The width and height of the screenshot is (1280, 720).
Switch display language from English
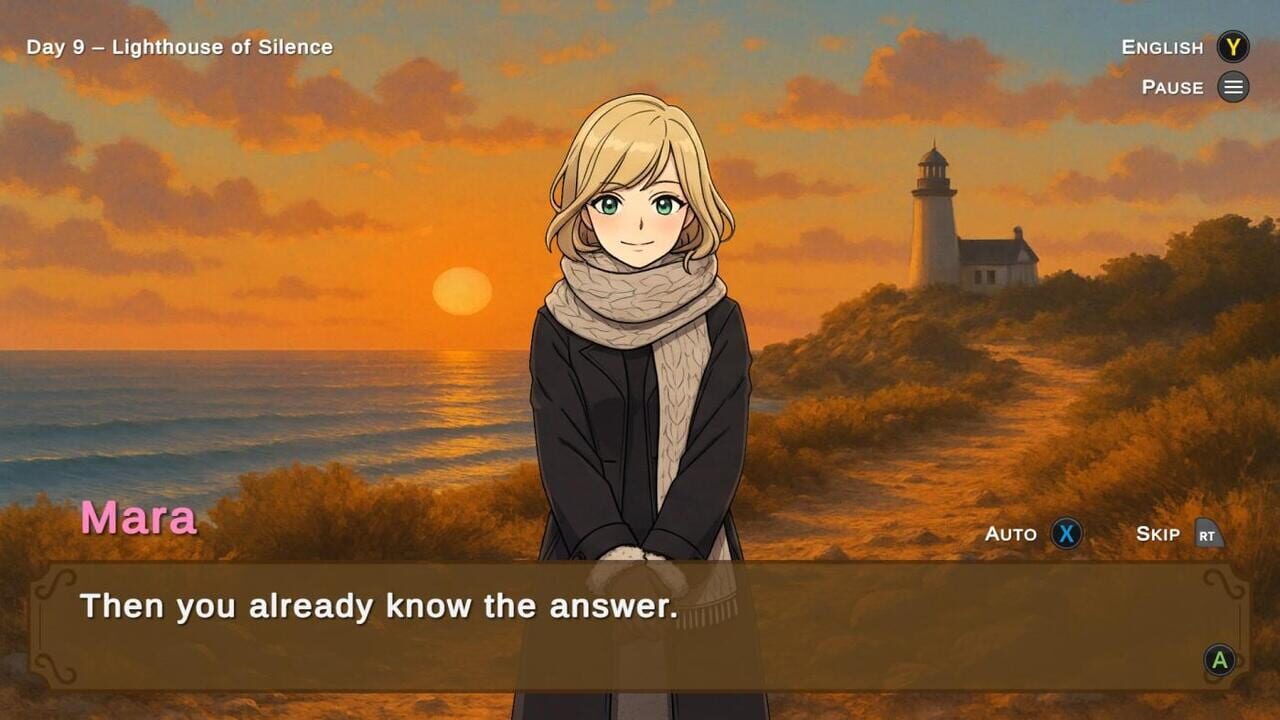point(1161,47)
